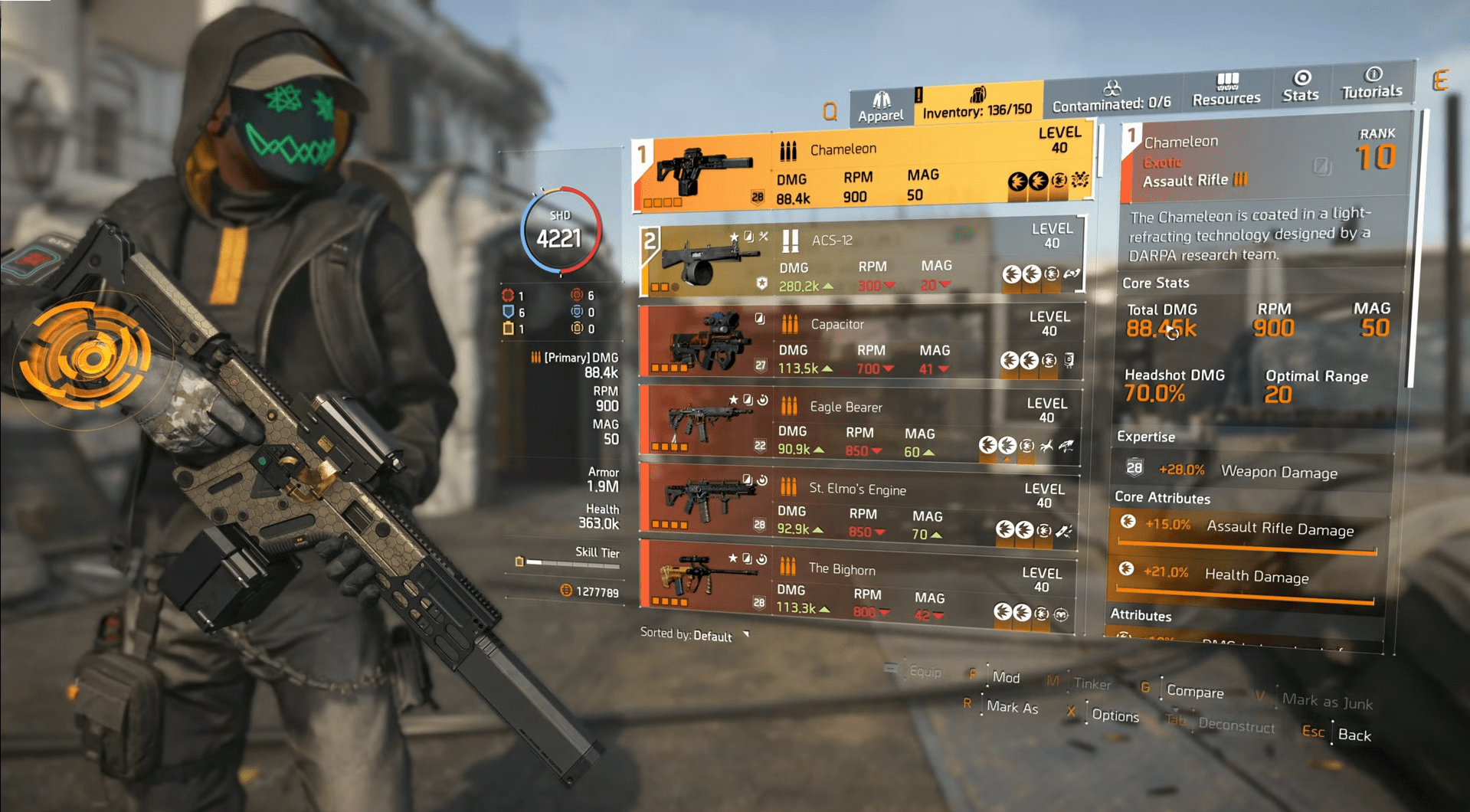Click the Mod action

coord(1005,677)
